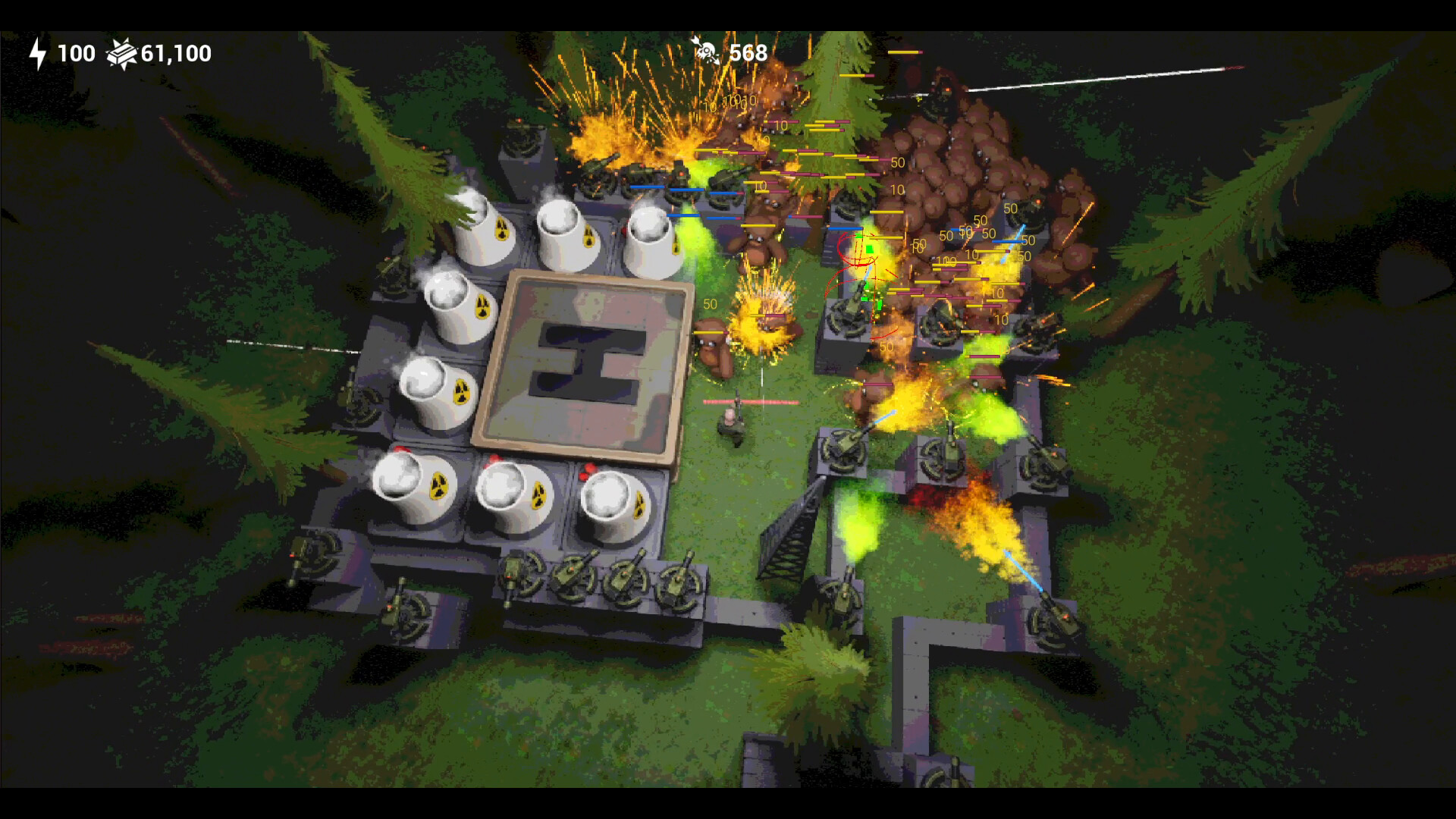Click the lightning energy icon

click(x=36, y=53)
